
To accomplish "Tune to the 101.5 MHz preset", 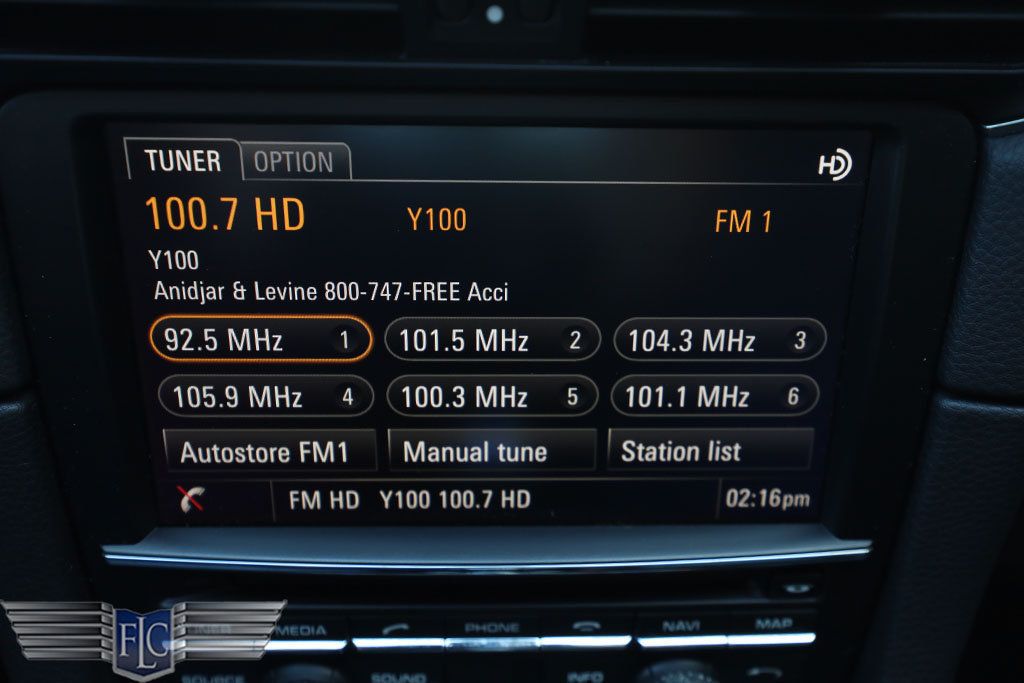I will [491, 341].
